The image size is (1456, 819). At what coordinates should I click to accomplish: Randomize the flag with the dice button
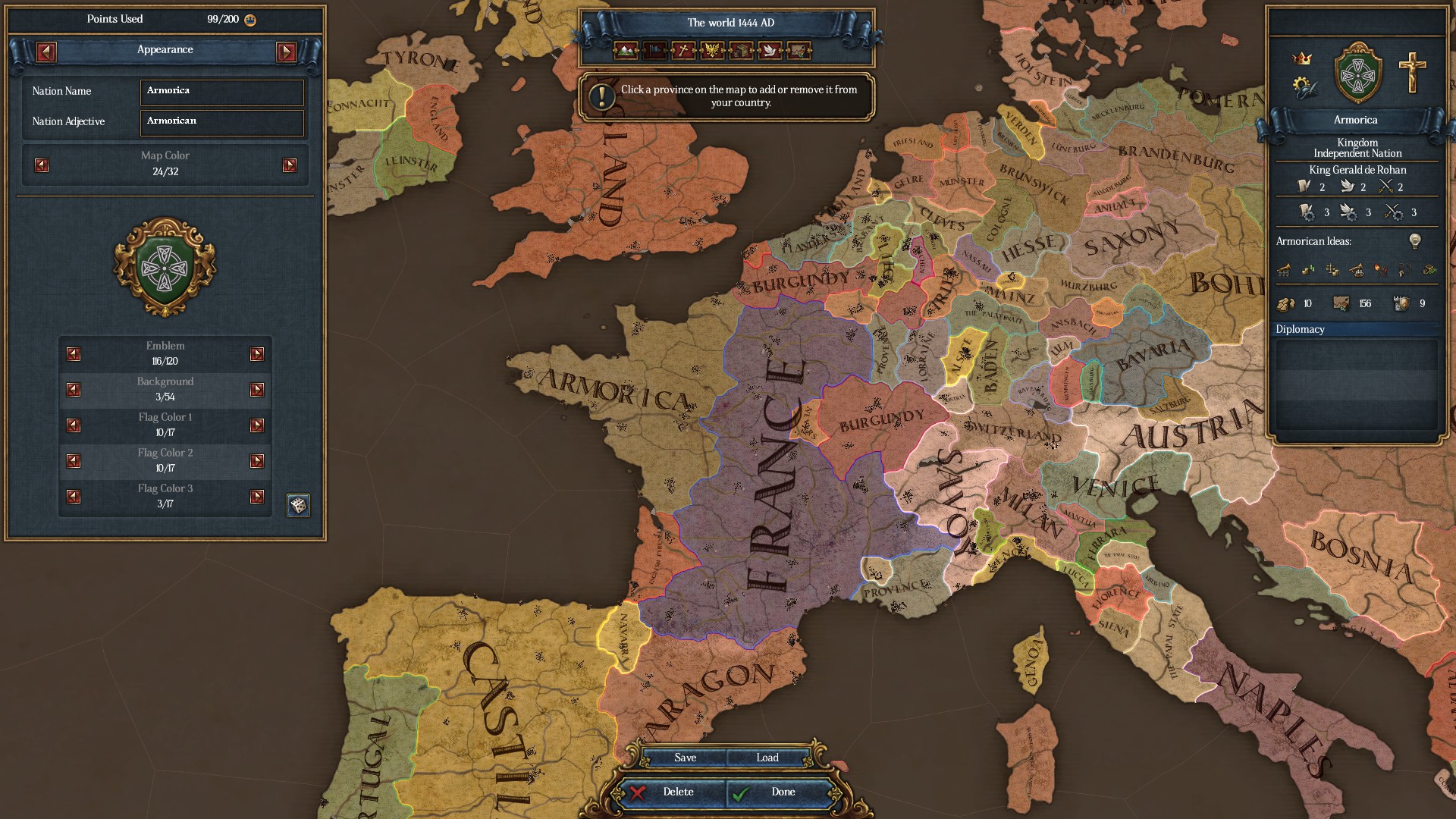click(x=297, y=505)
